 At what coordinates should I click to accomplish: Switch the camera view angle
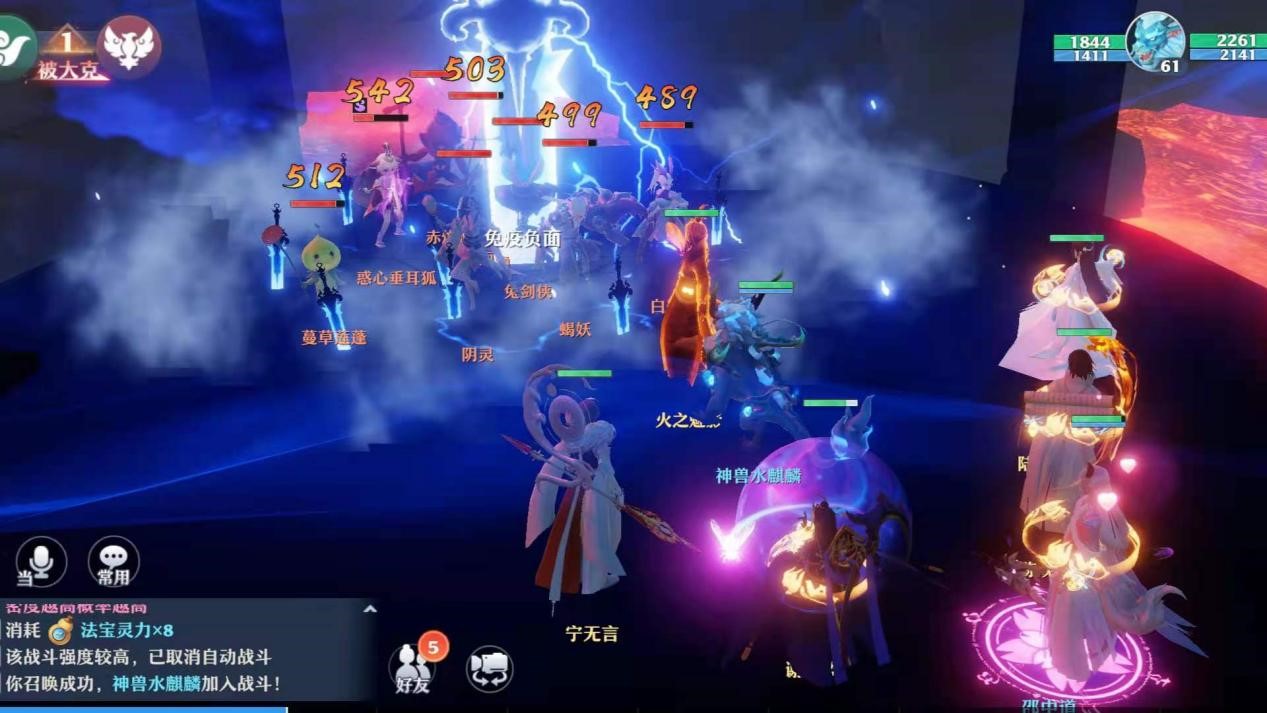(489, 668)
